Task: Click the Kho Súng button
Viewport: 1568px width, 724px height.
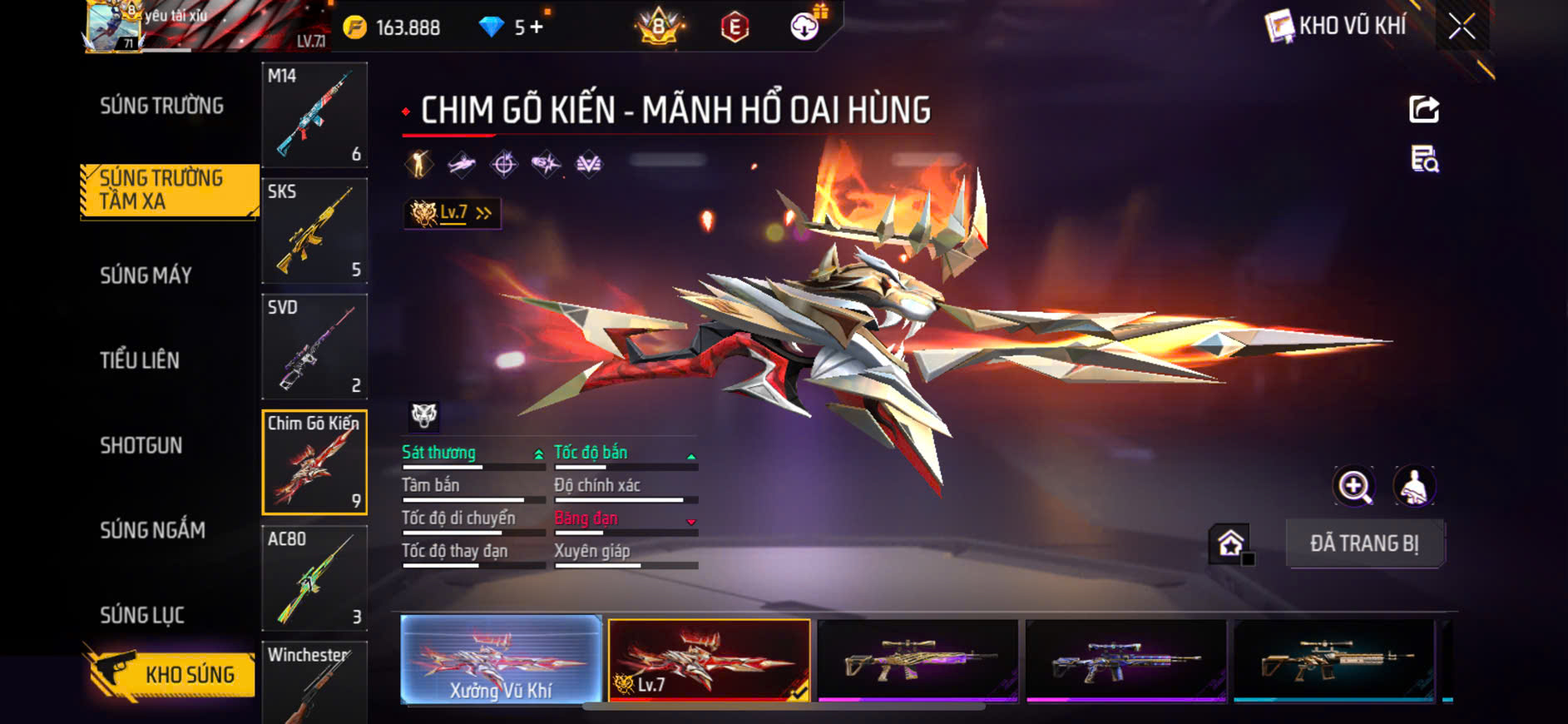Action: [171, 673]
